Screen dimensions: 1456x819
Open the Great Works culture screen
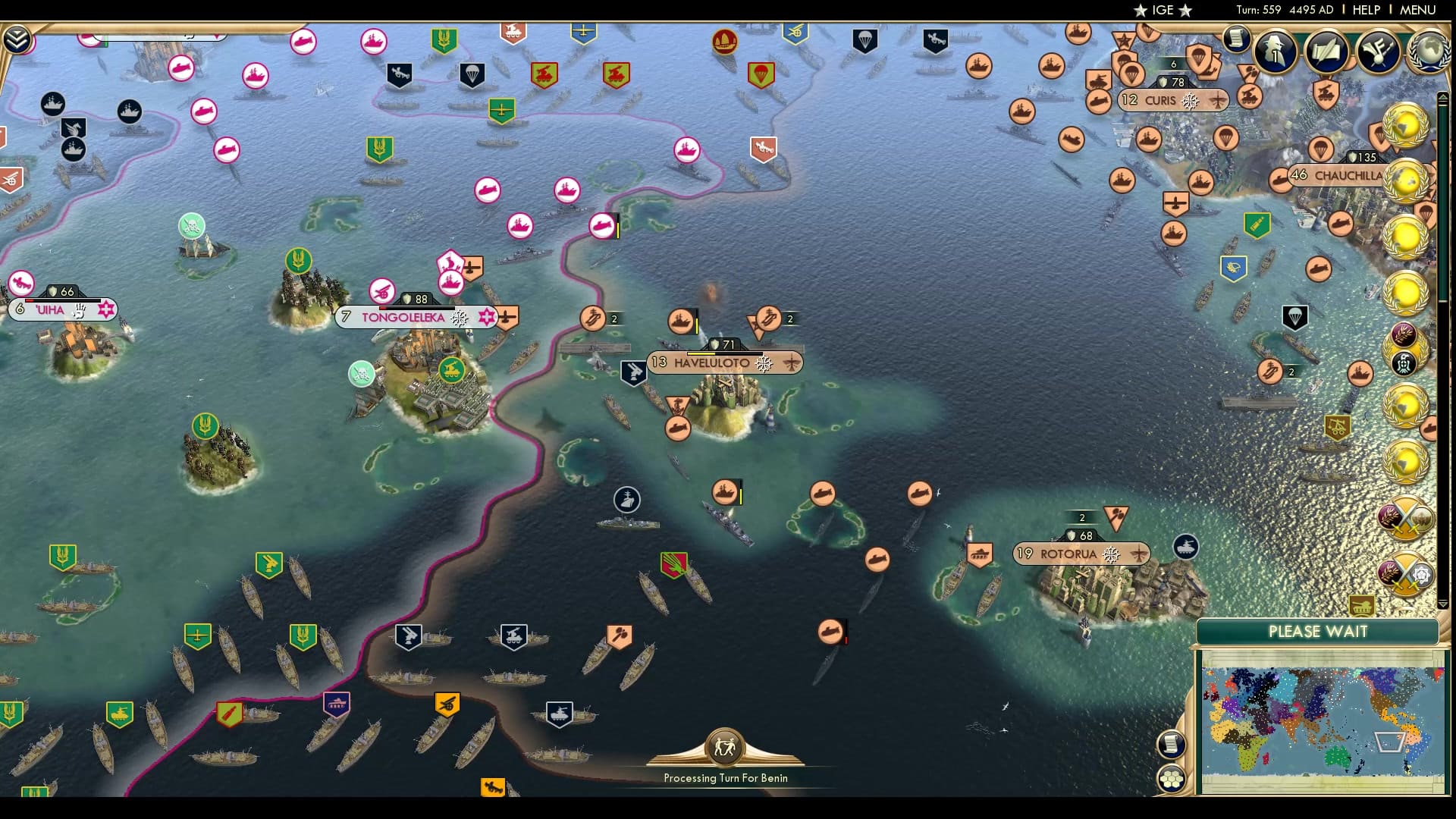(x=1376, y=49)
